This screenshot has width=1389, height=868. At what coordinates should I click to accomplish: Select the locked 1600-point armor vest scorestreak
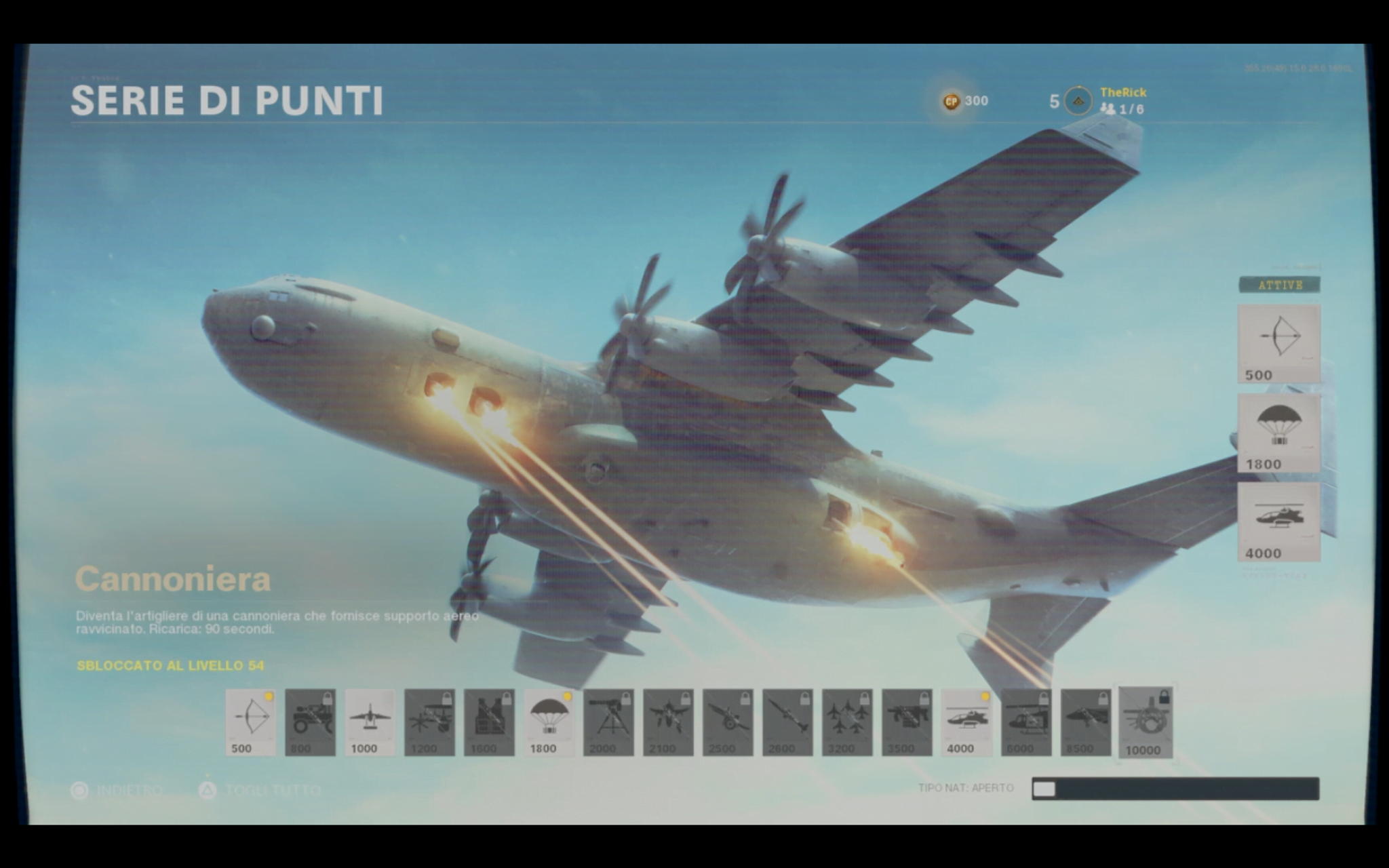coord(490,722)
